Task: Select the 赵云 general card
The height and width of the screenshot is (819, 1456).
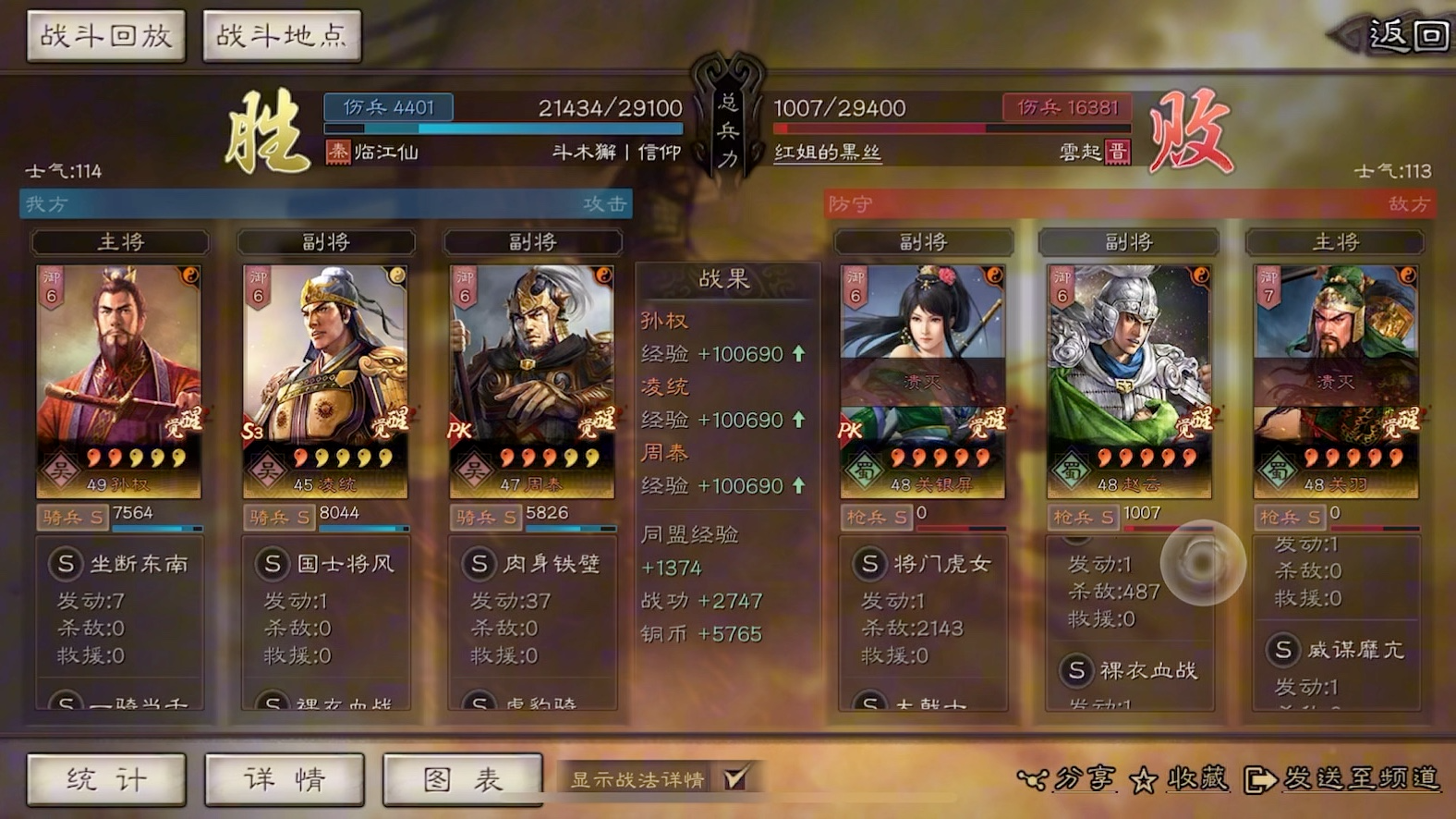Action: click(x=1129, y=381)
